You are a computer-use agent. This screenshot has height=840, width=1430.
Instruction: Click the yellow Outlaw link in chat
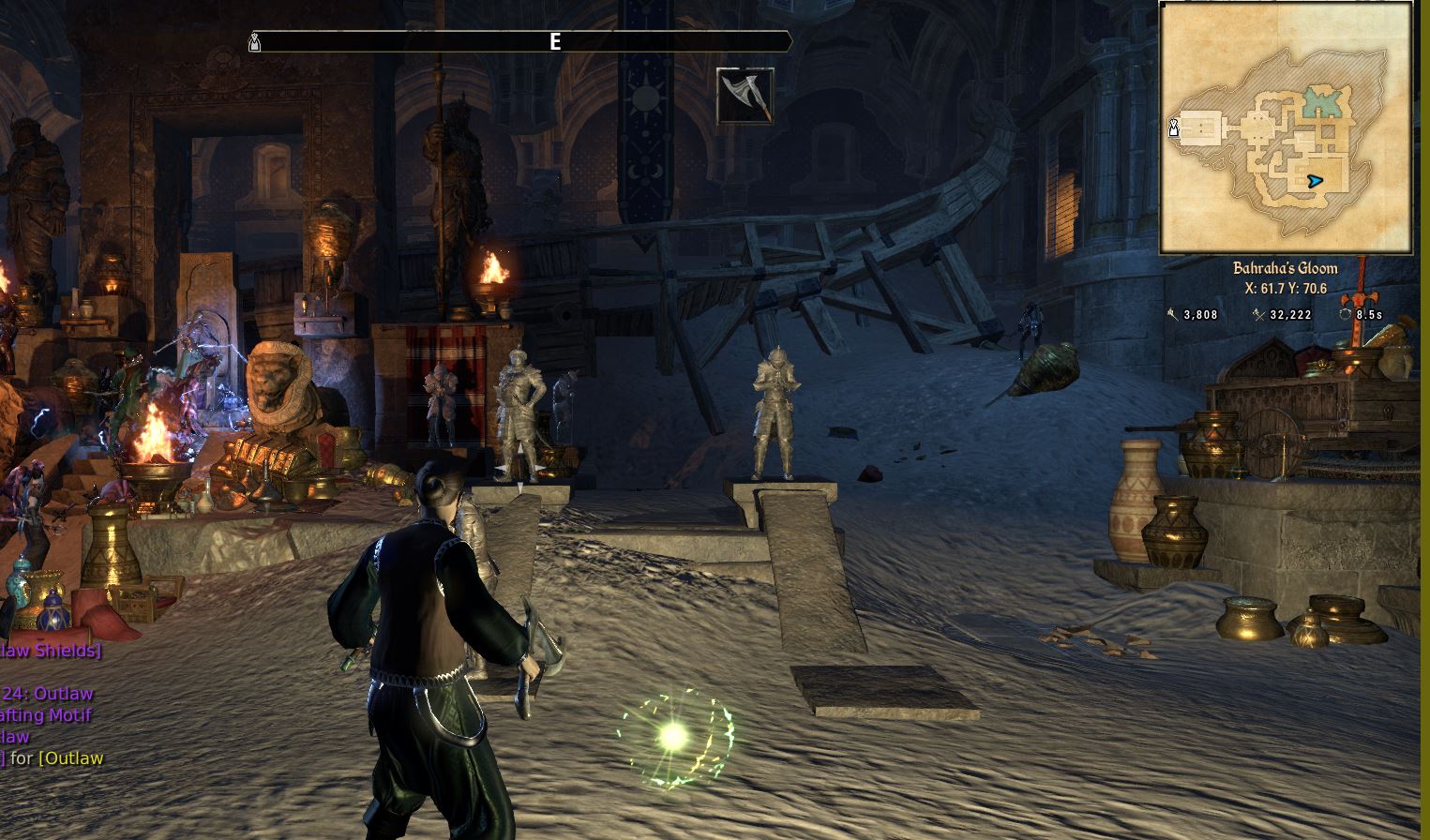(71, 758)
